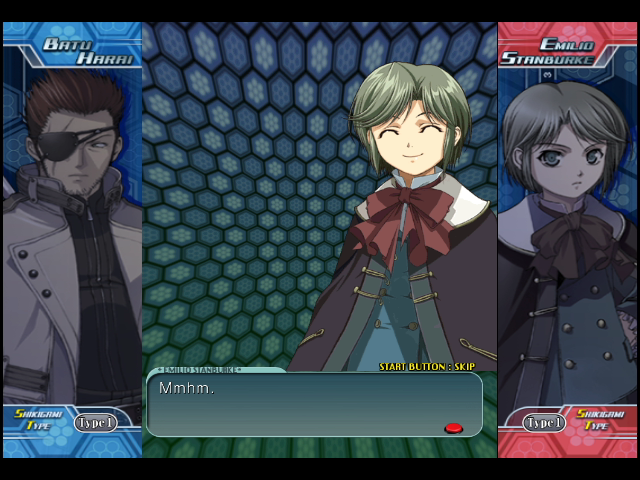Select Batu Harai's Type 1 shikigami badge

[x=95, y=423]
